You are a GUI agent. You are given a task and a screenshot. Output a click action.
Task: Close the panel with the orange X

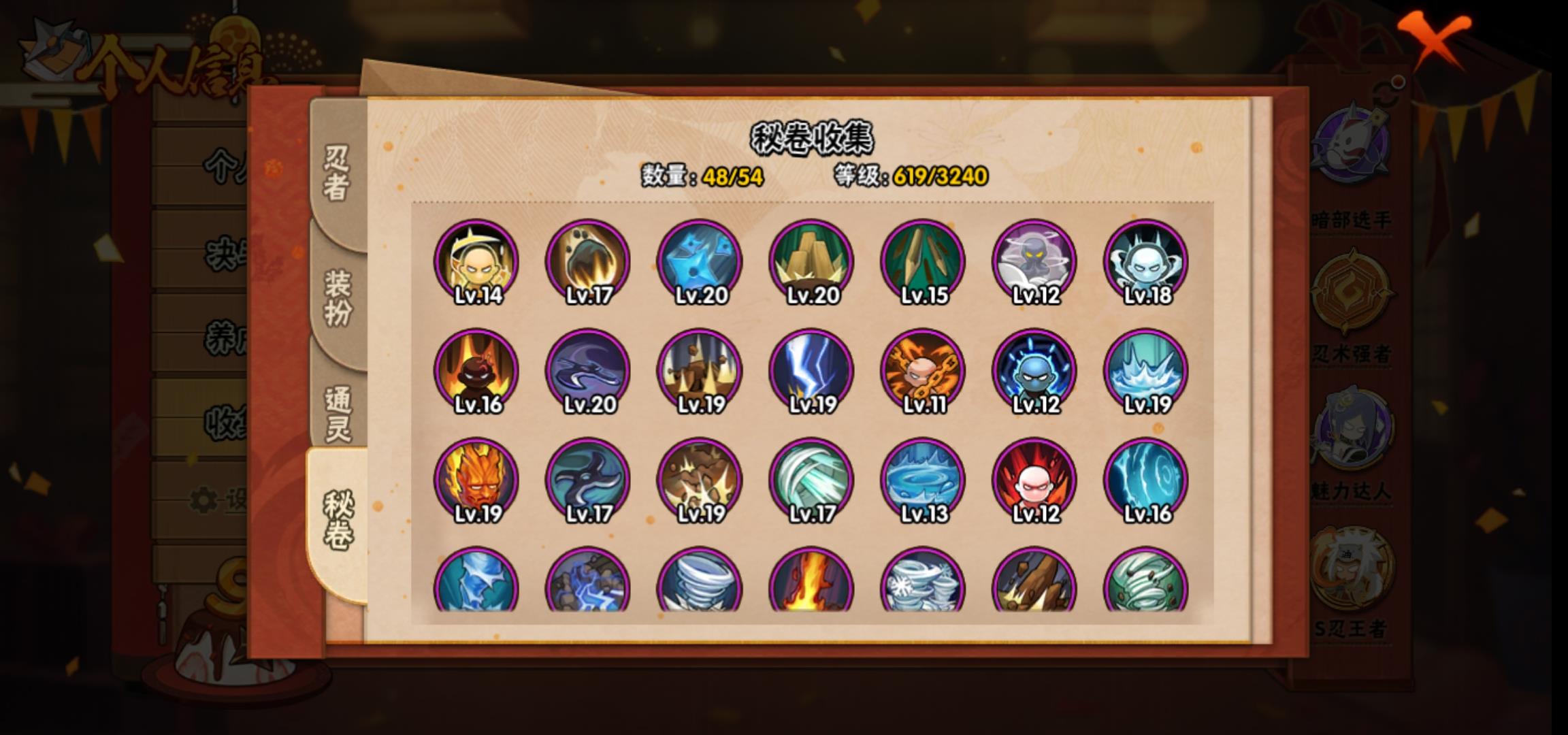click(x=1435, y=39)
